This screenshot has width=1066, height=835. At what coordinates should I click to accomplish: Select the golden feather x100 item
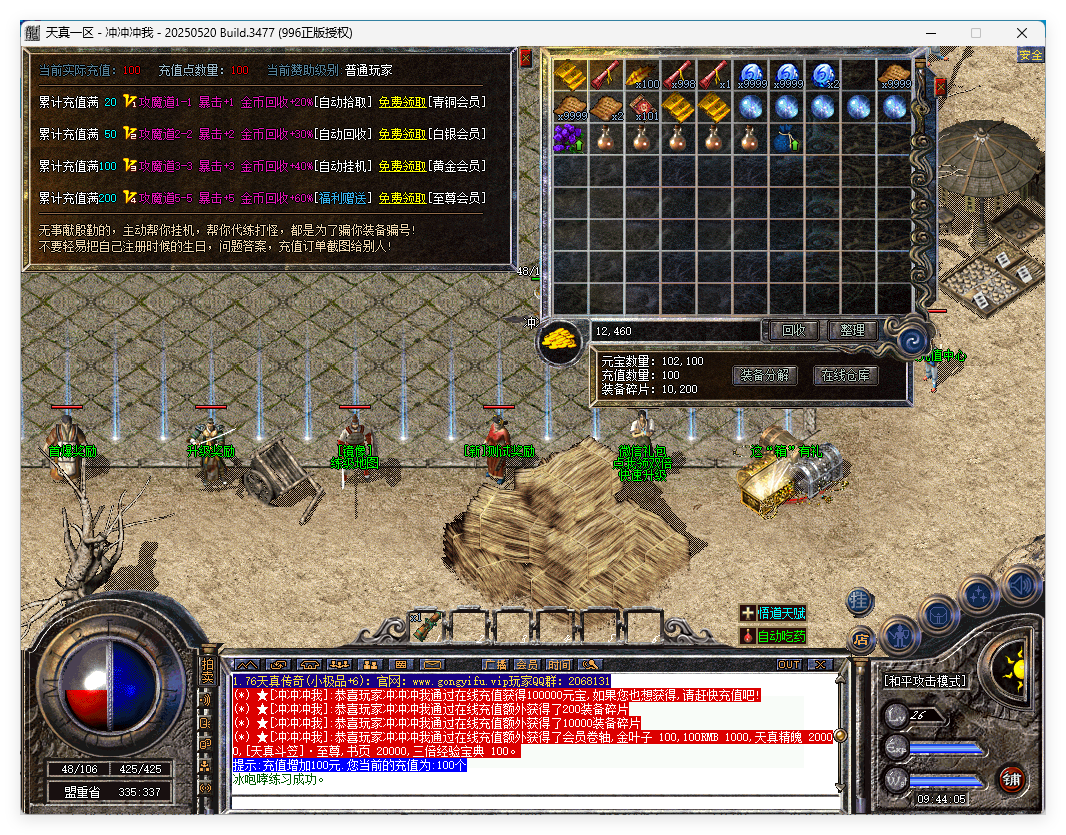pyautogui.click(x=641, y=75)
